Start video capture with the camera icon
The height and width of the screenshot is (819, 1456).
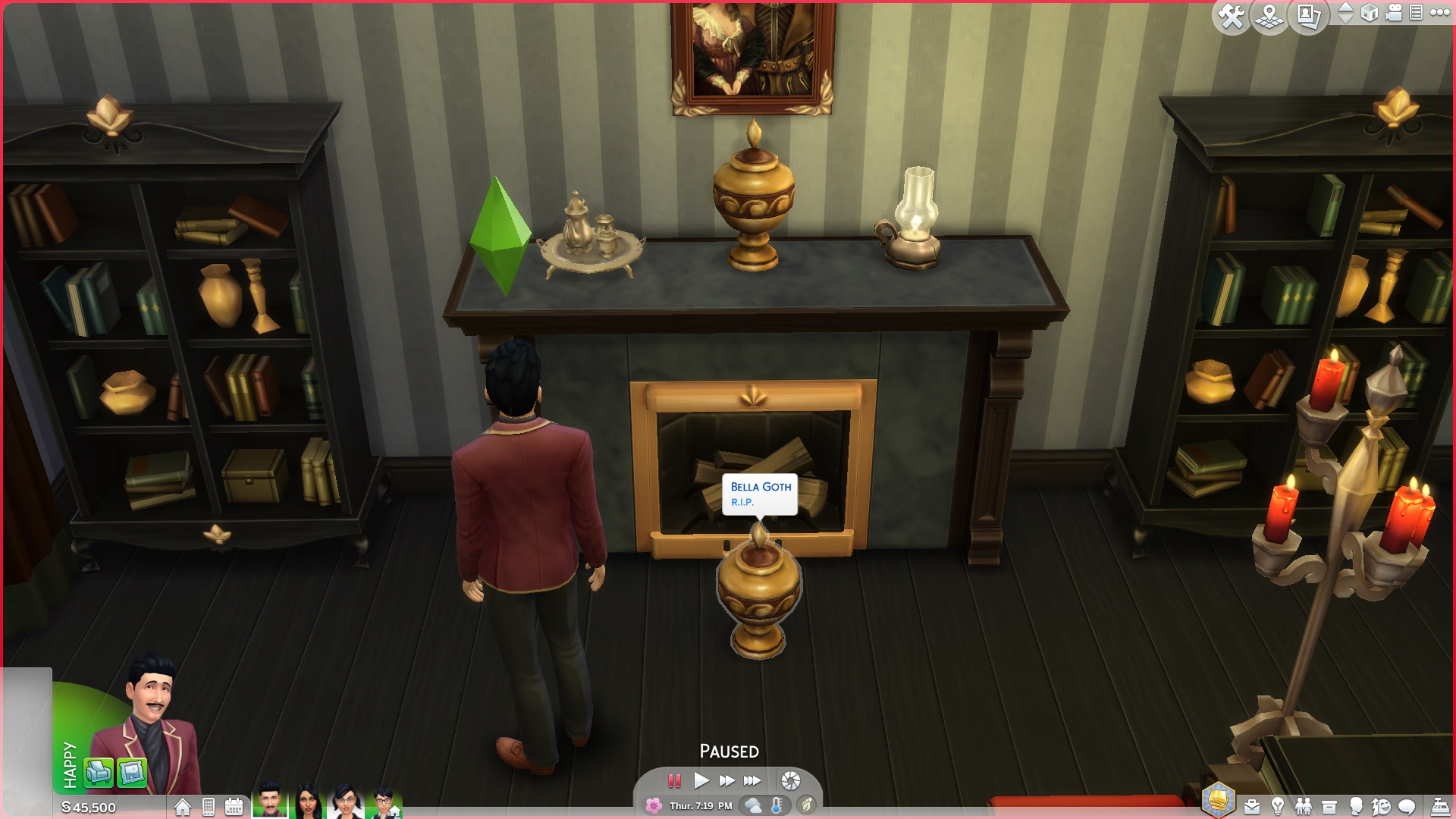(1394, 14)
